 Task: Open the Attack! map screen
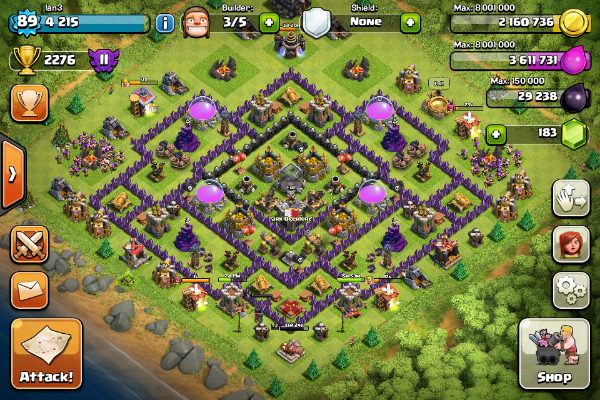[46, 353]
